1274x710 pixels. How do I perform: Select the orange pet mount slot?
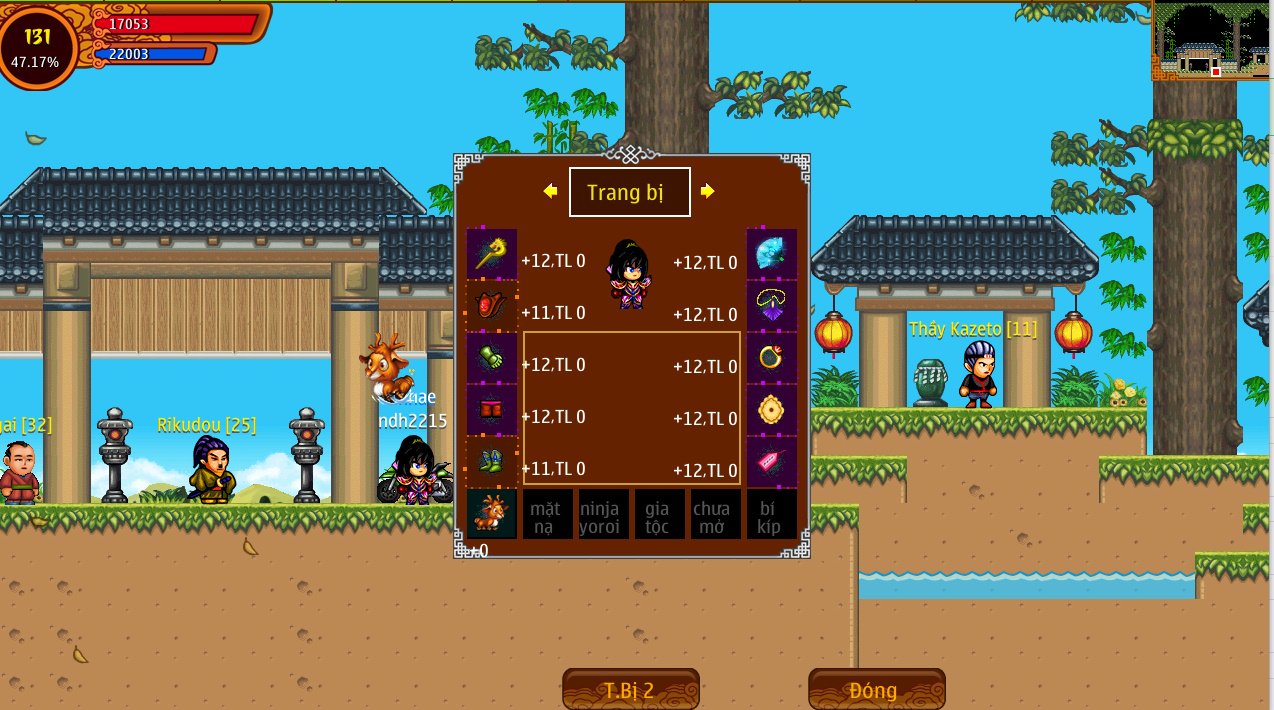pos(492,514)
